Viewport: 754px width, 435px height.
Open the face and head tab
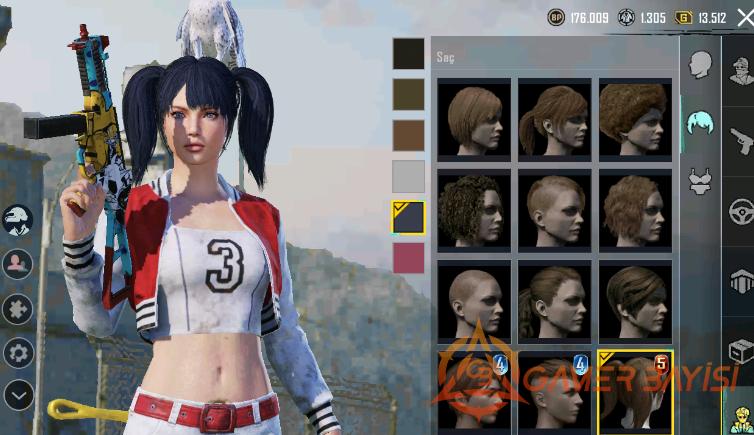699,65
